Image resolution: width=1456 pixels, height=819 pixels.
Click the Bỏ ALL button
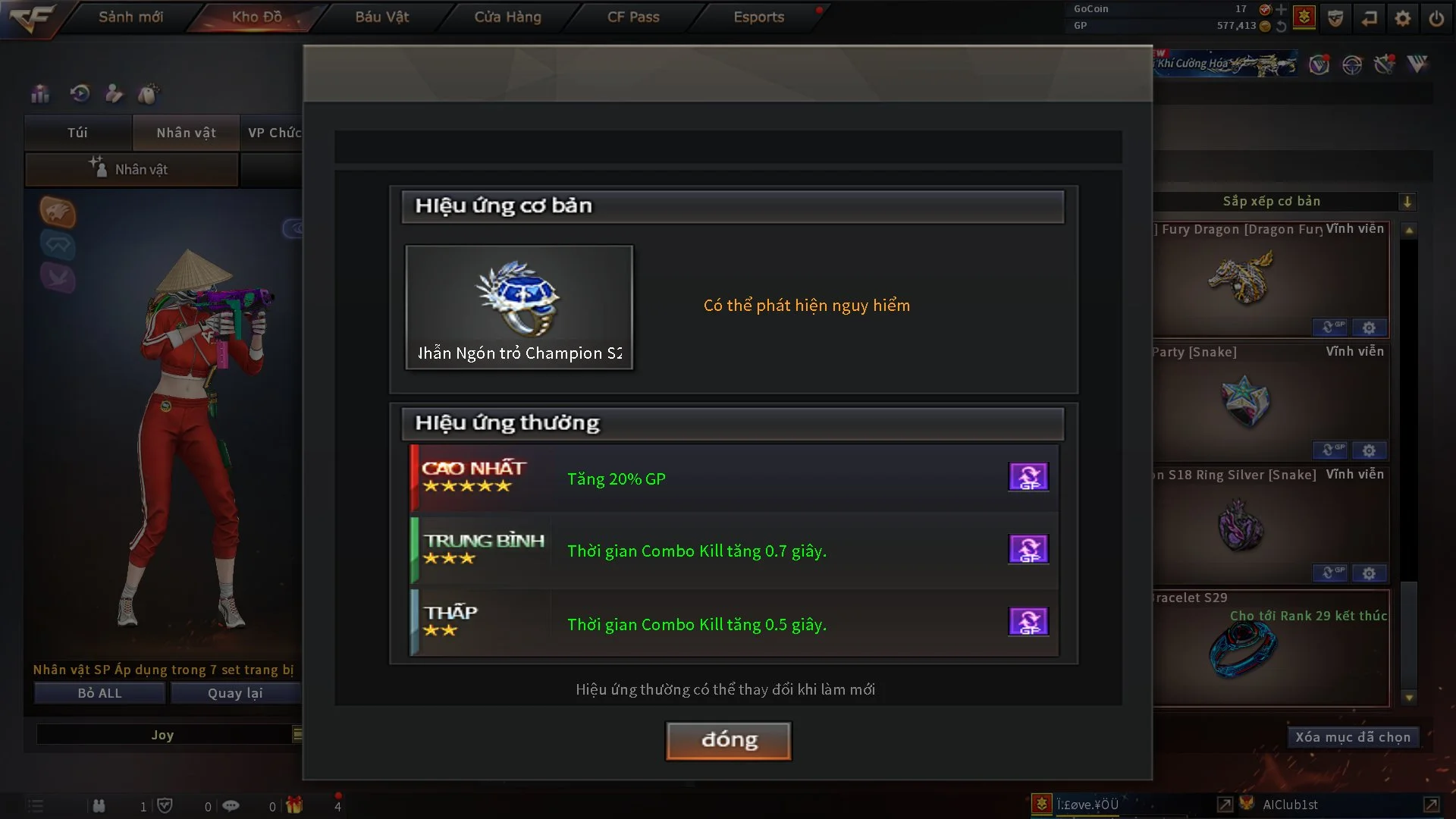point(99,693)
